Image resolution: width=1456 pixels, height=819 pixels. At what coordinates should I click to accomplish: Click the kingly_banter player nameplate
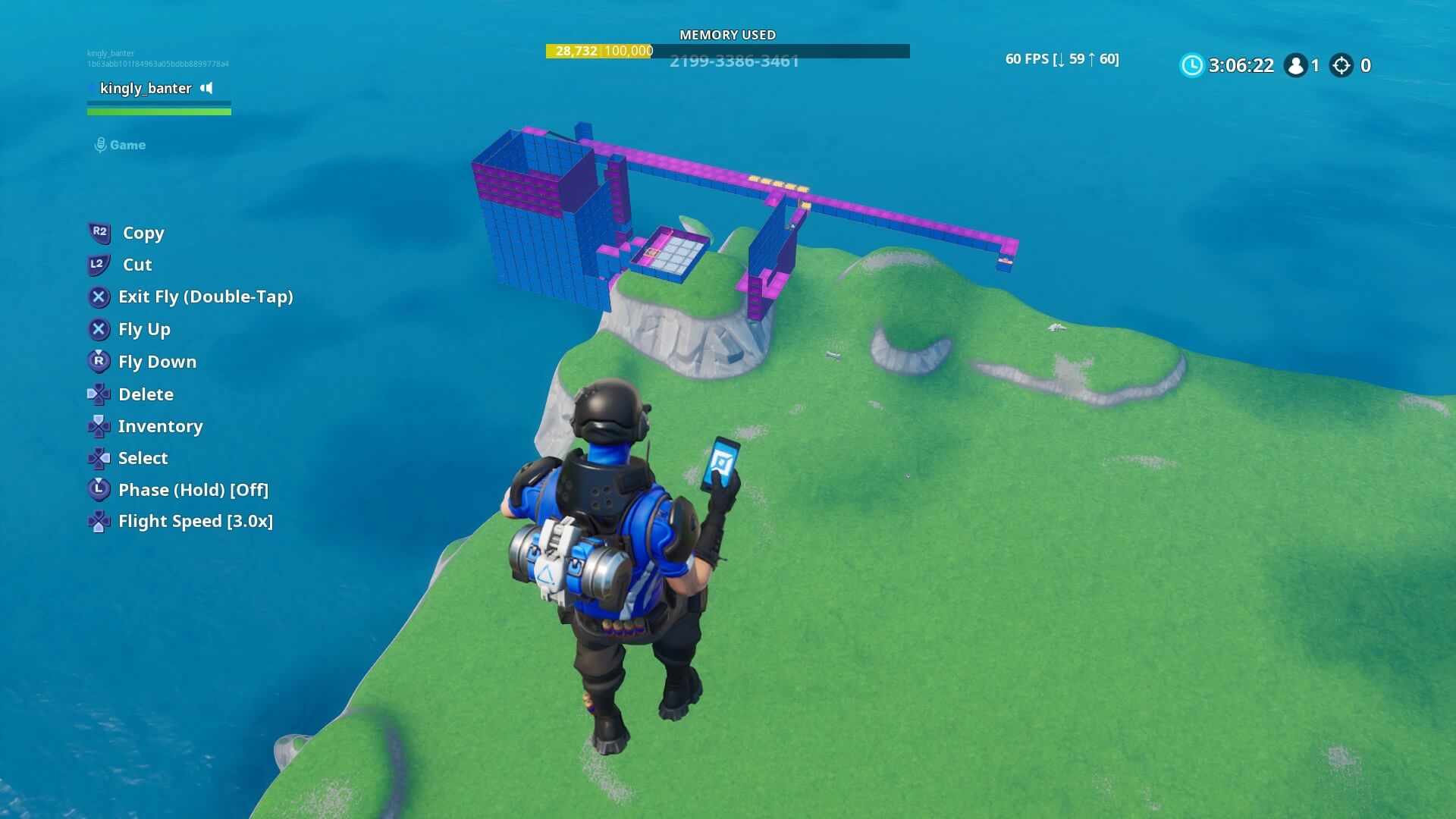144,89
